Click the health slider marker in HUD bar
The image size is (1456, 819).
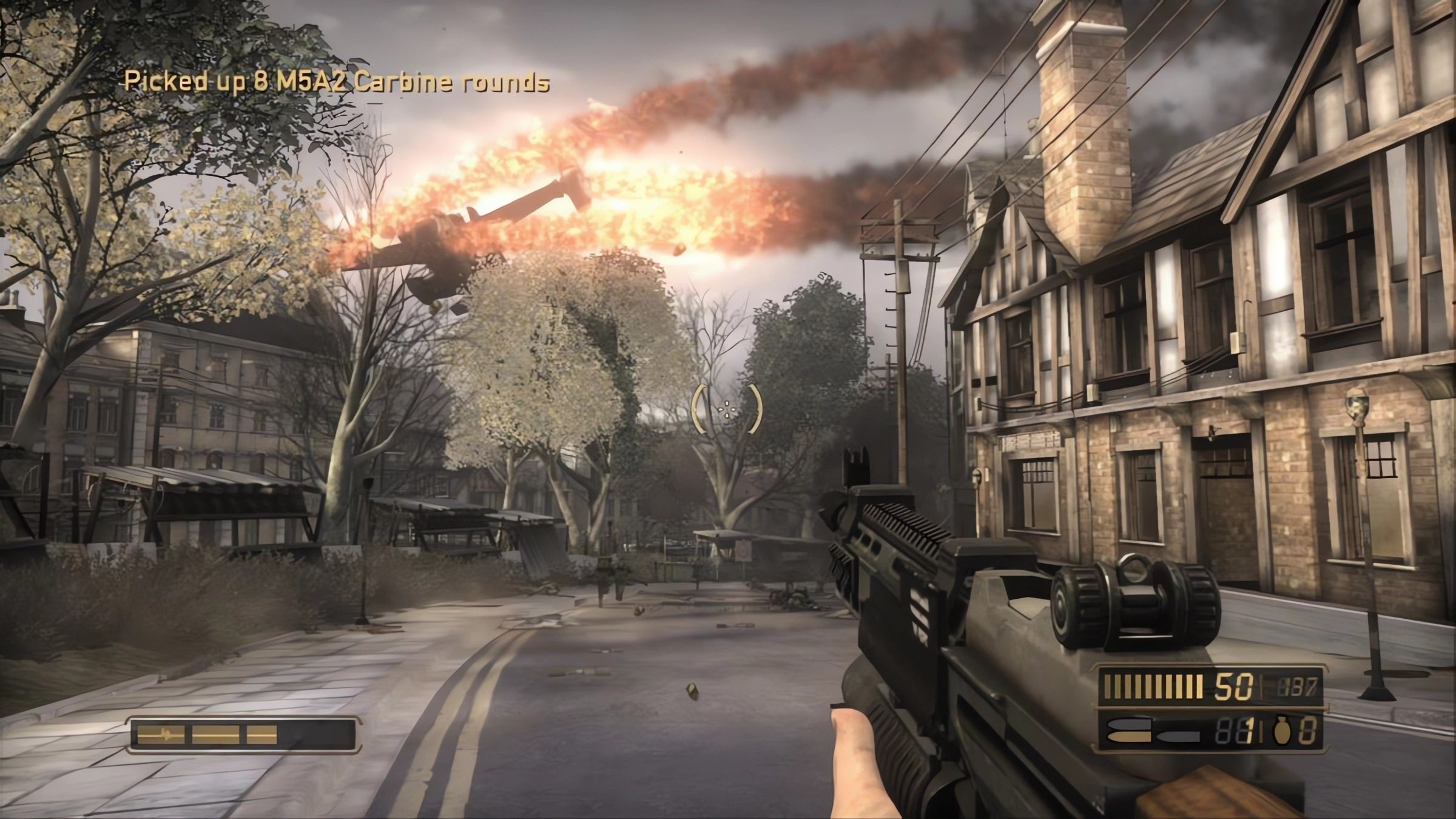click(x=166, y=734)
